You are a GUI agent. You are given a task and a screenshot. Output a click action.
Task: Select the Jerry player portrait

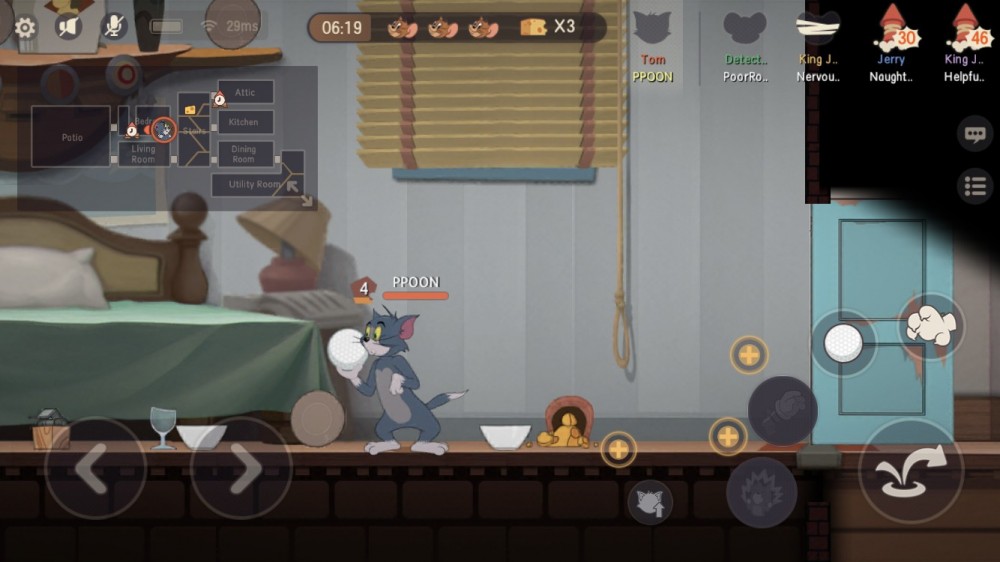[890, 38]
